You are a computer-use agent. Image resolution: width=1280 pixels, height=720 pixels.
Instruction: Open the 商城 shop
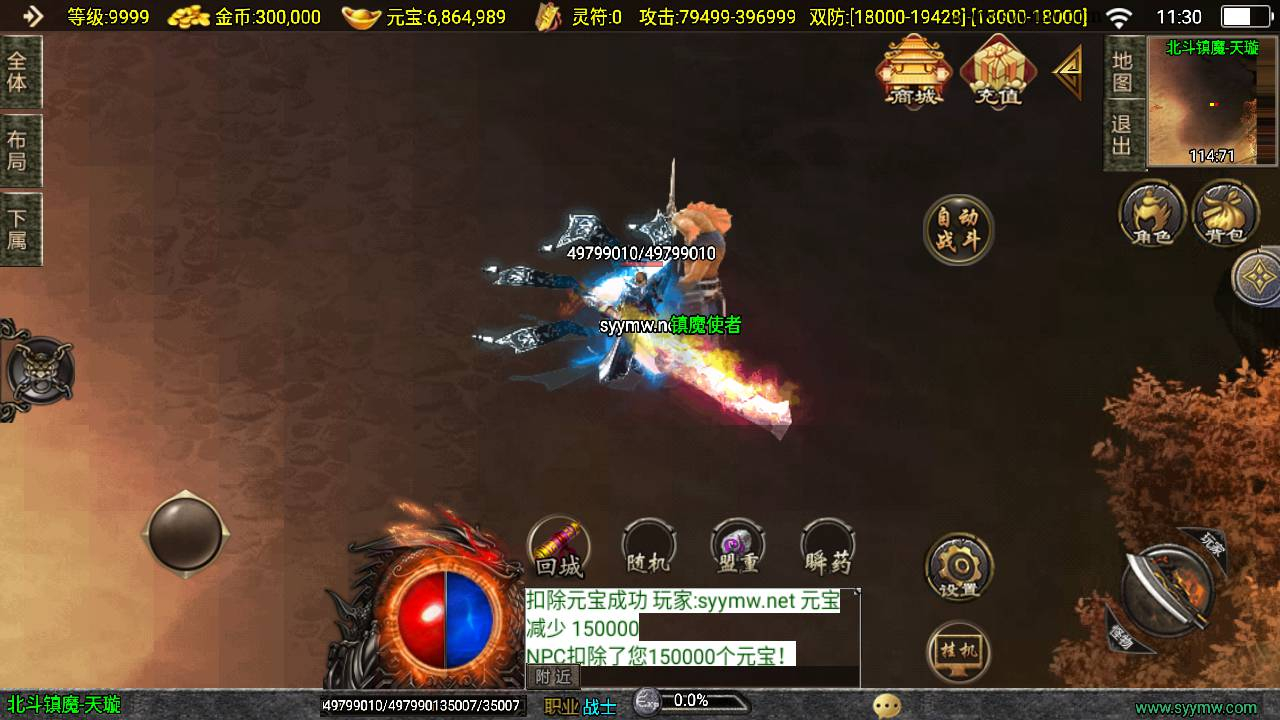coord(912,70)
